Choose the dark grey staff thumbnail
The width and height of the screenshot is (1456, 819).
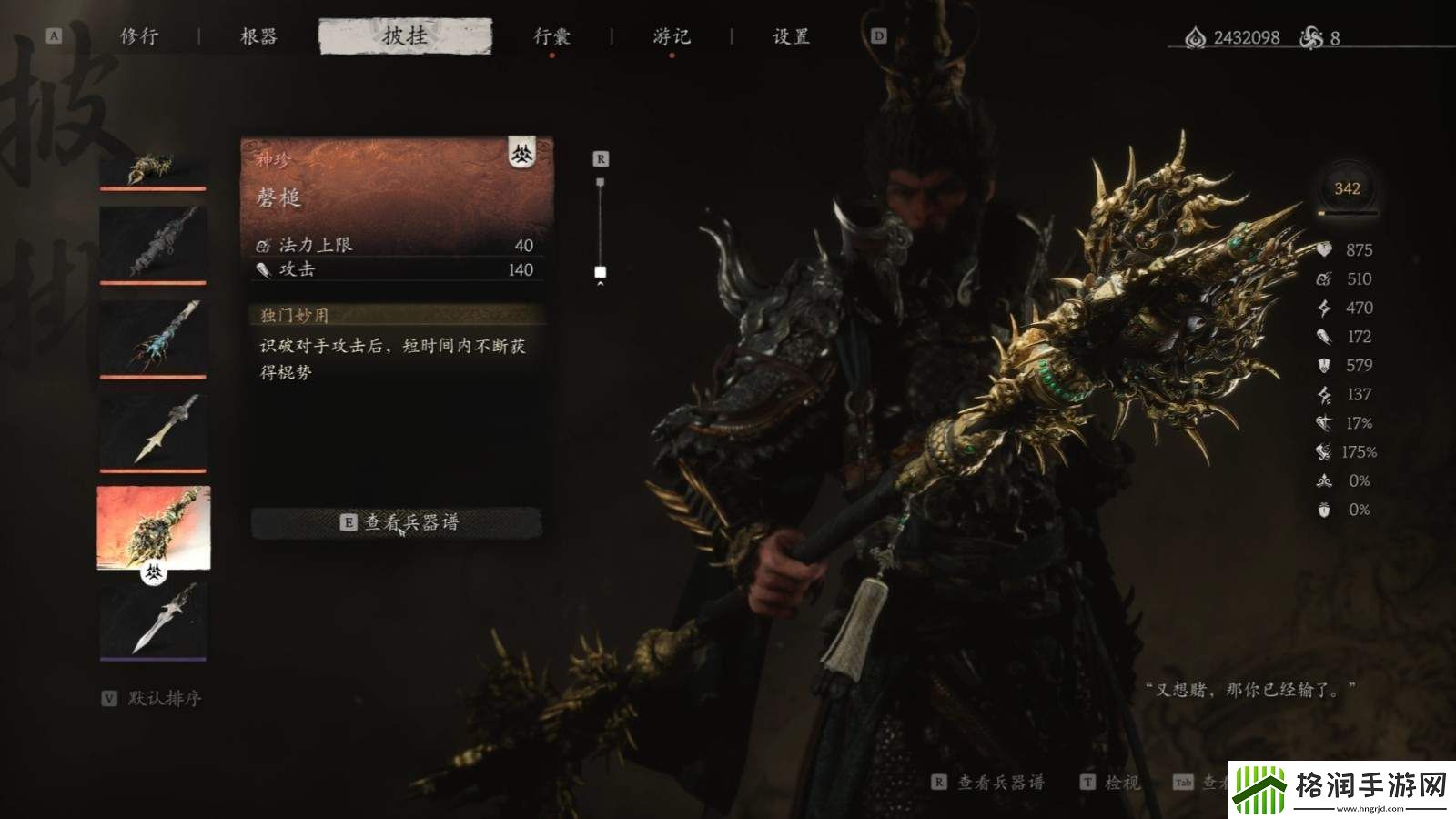click(153, 243)
